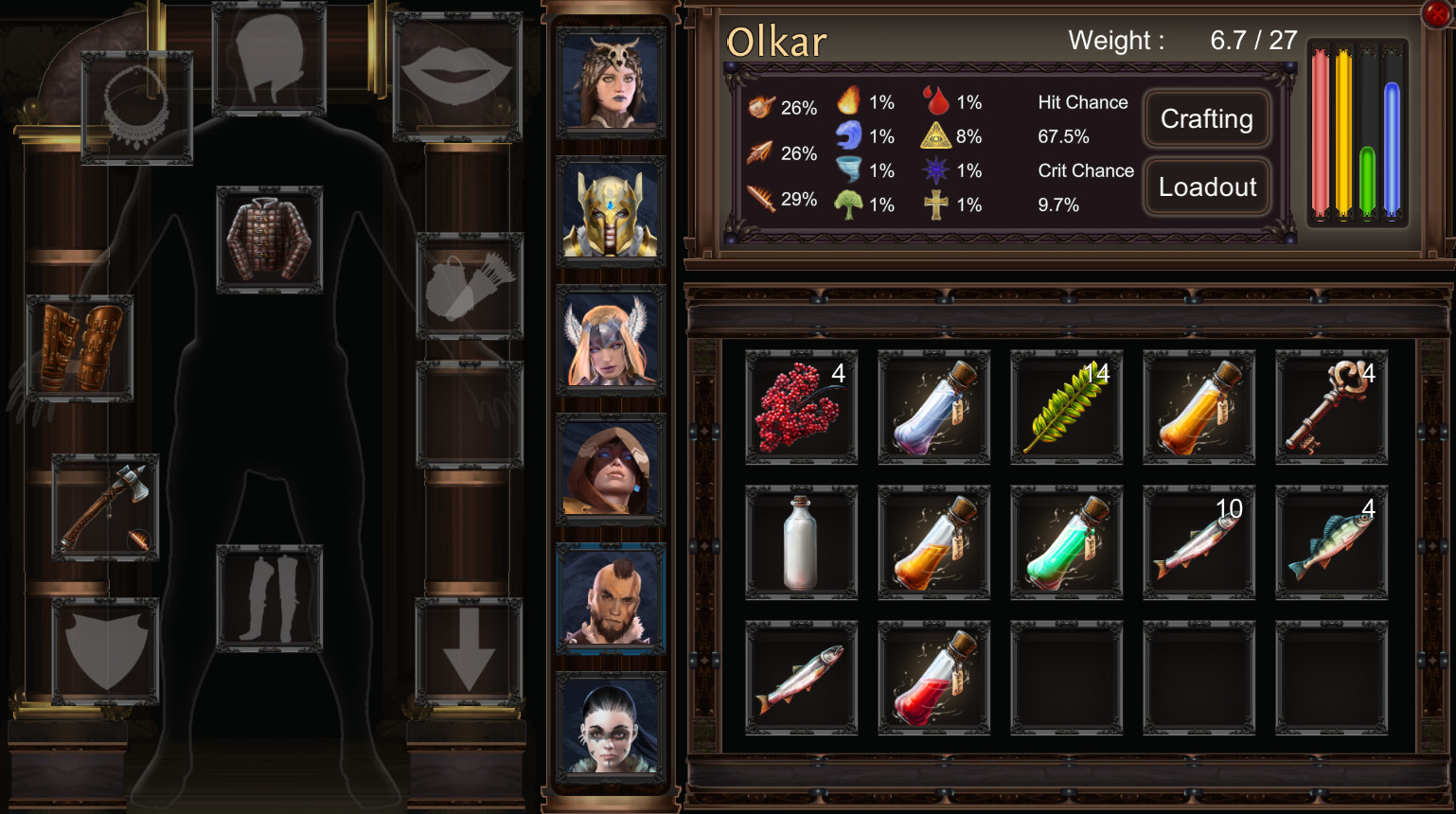Click the empty shield equipment slot
This screenshot has height=814, width=1456.
click(104, 649)
